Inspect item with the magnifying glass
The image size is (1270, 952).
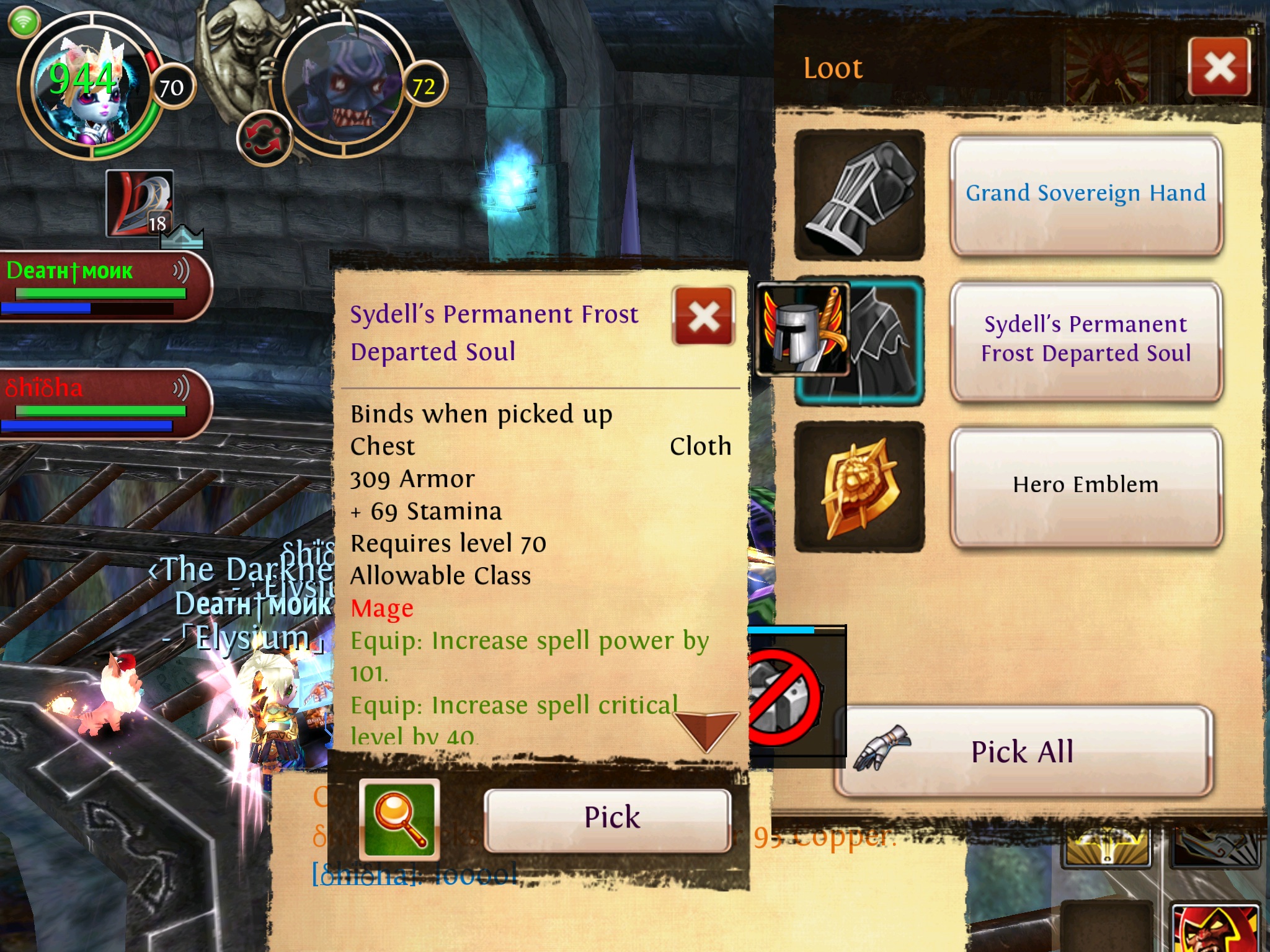pos(399,818)
